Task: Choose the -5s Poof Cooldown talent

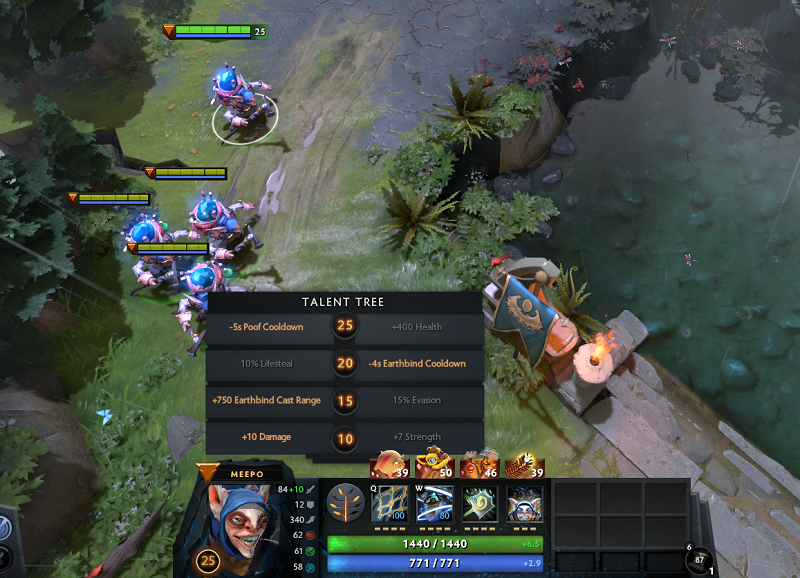Action: click(x=268, y=326)
